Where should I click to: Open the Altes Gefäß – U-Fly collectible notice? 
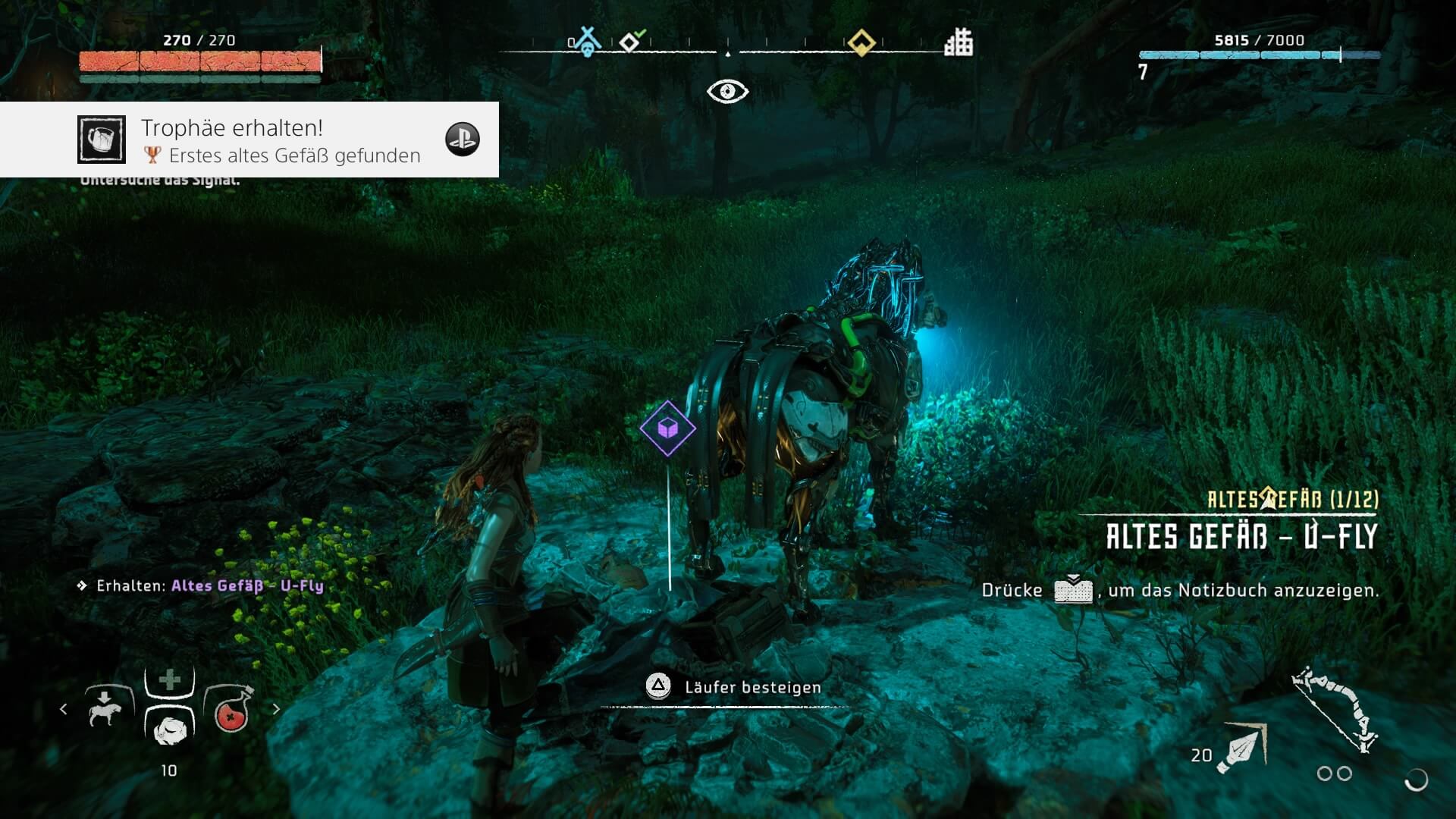(x=1241, y=536)
